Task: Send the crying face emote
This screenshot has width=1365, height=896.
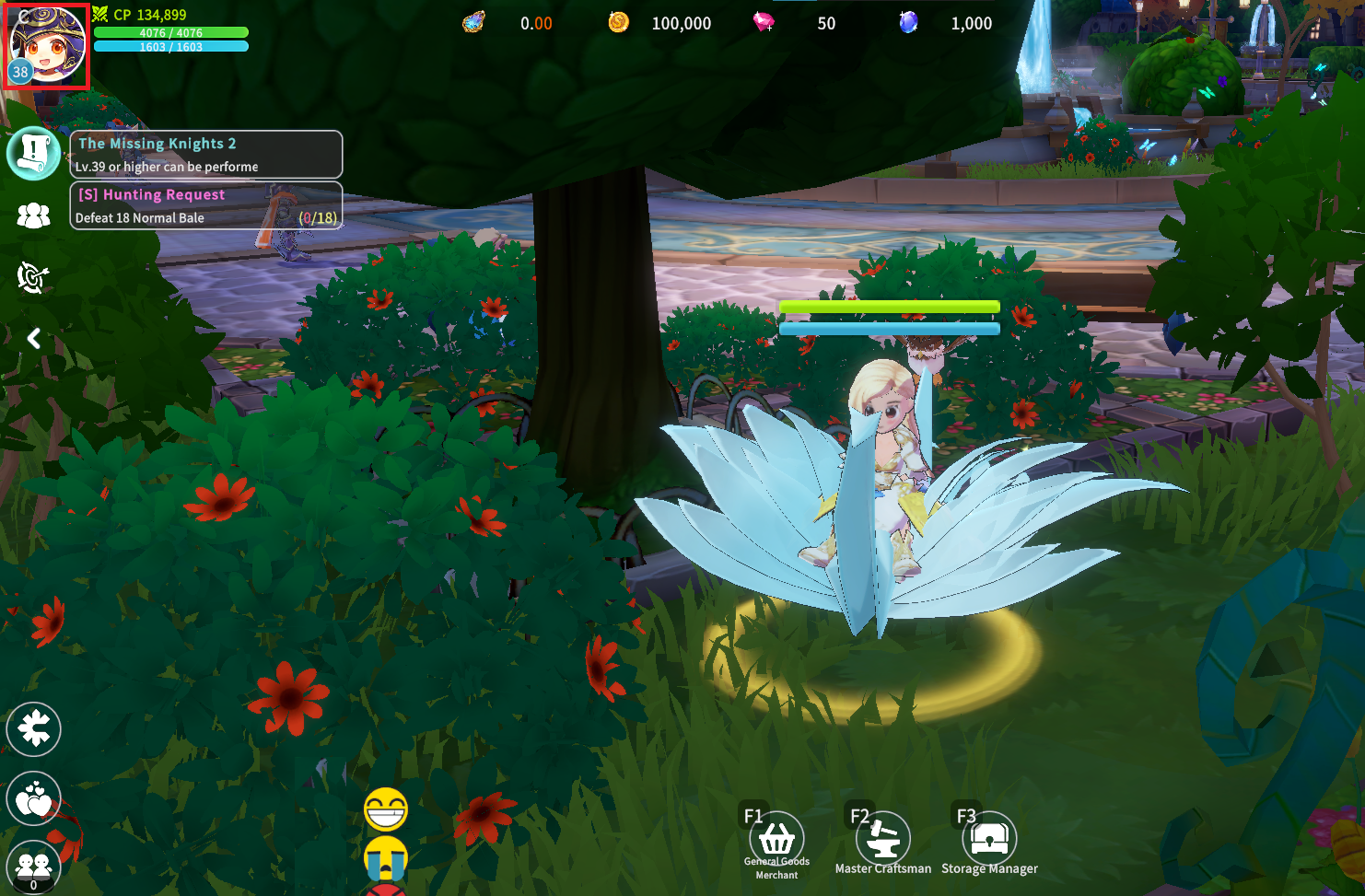Action: tap(386, 857)
